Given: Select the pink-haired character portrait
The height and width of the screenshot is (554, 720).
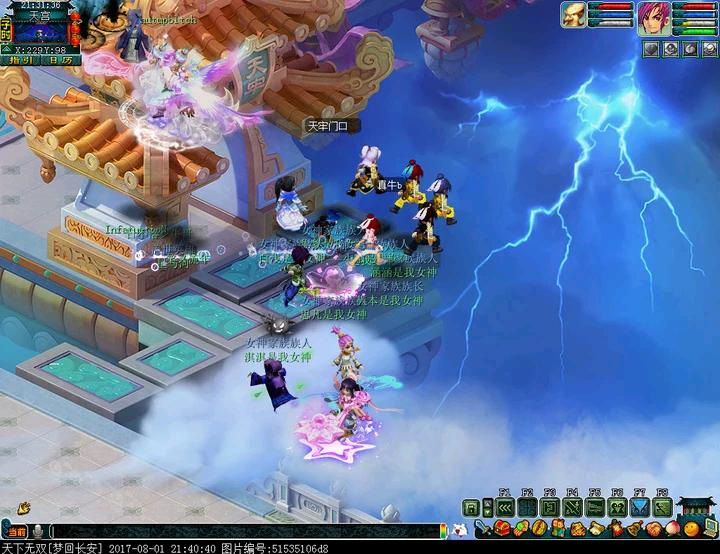Looking at the screenshot, I should tap(654, 19).
